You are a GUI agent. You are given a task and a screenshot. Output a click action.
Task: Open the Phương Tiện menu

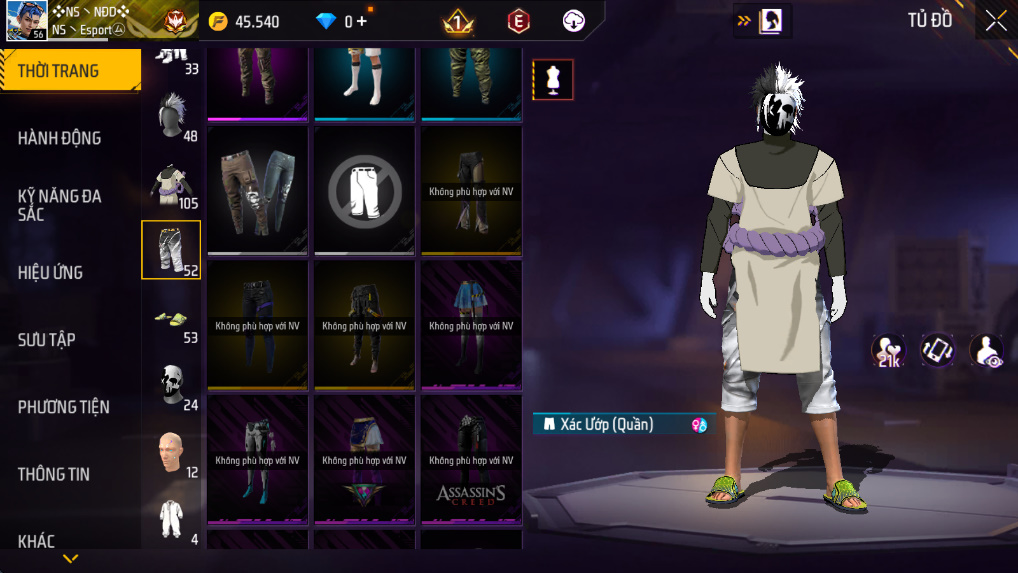click(64, 407)
